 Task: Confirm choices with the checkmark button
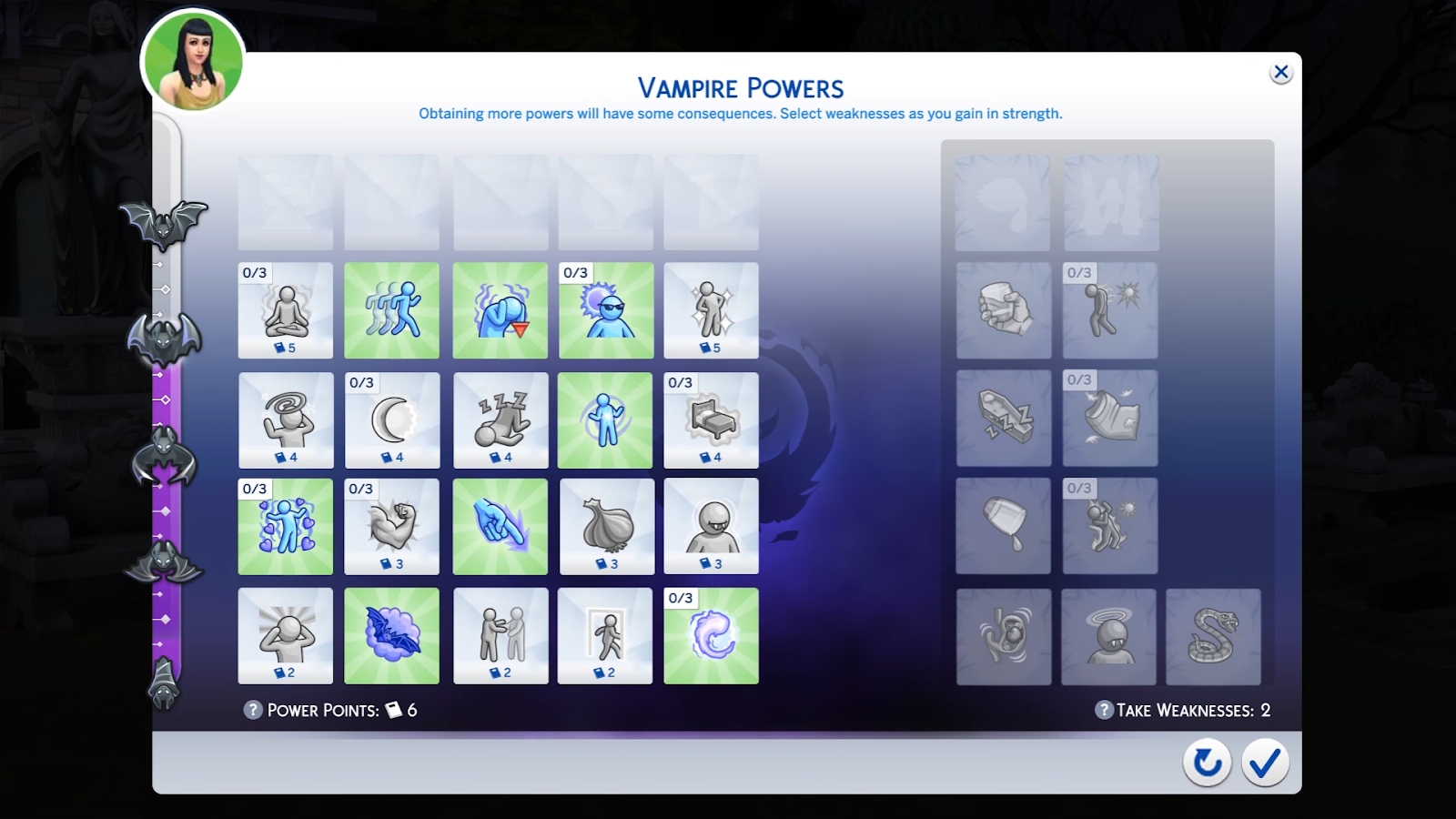[x=1265, y=763]
